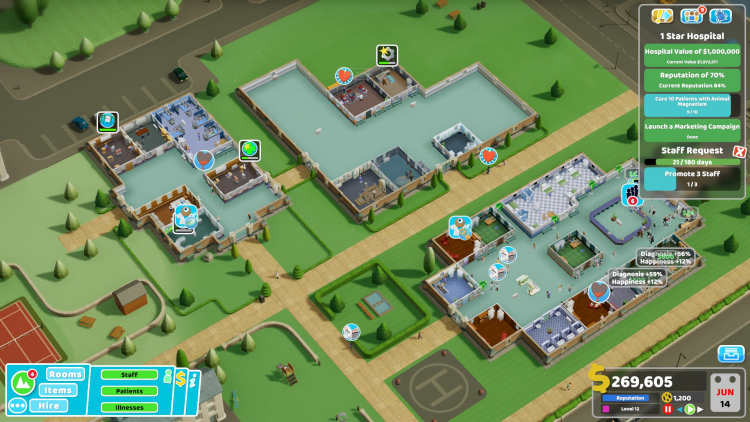Viewport: 750px width, 422px height.
Task: Open the people icon tab with notification
Action: (x=692, y=16)
